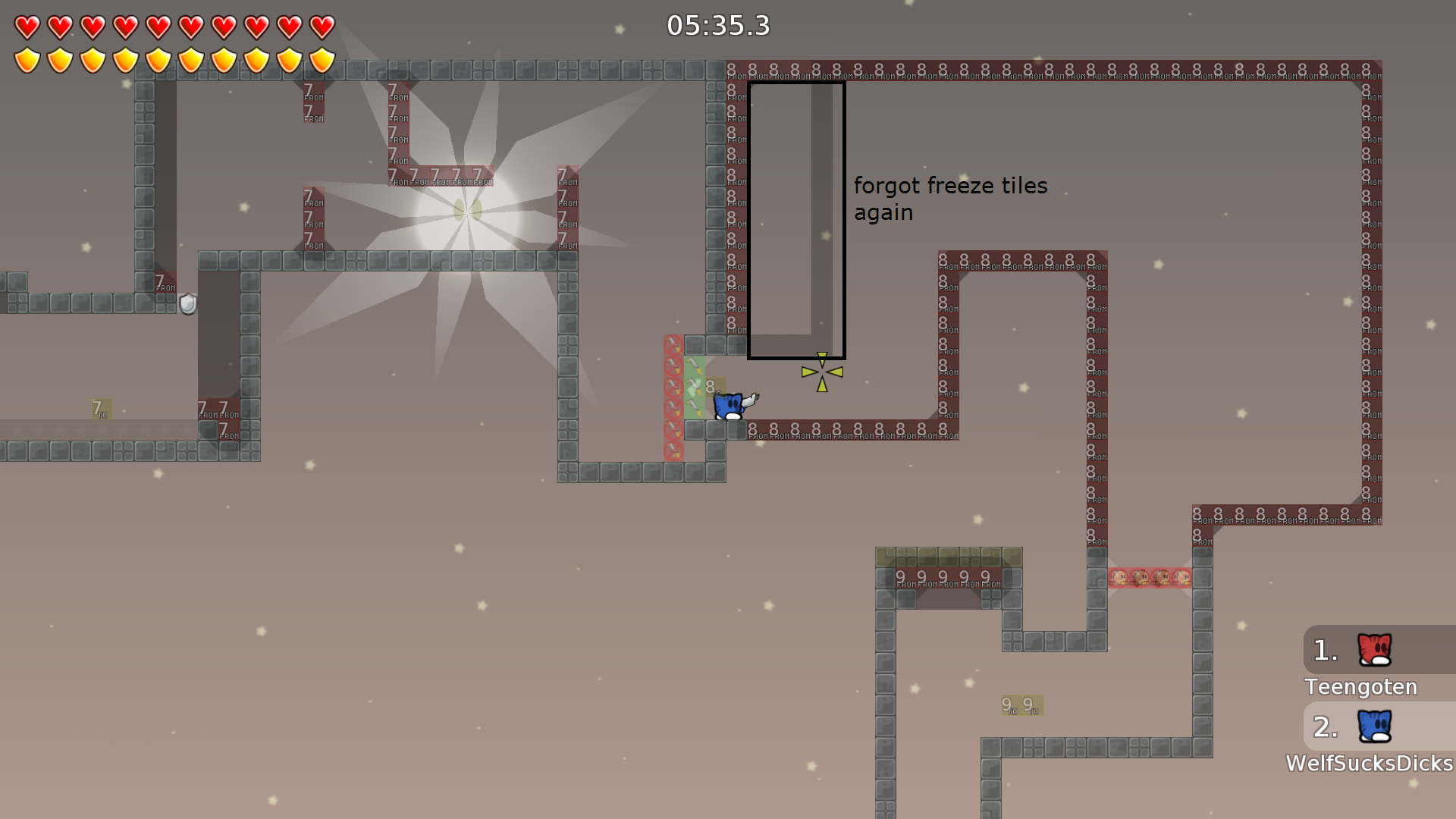1456x819 pixels.
Task: Click the black outlined rectangle on the map
Action: tap(796, 220)
